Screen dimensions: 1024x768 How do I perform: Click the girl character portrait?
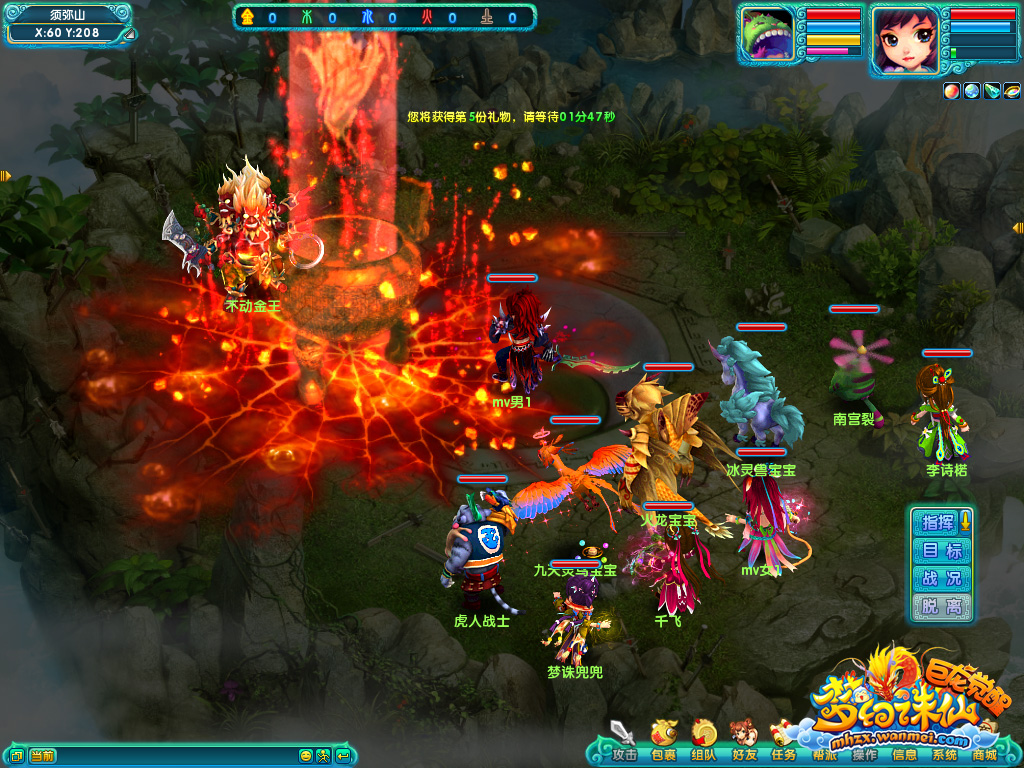point(905,39)
